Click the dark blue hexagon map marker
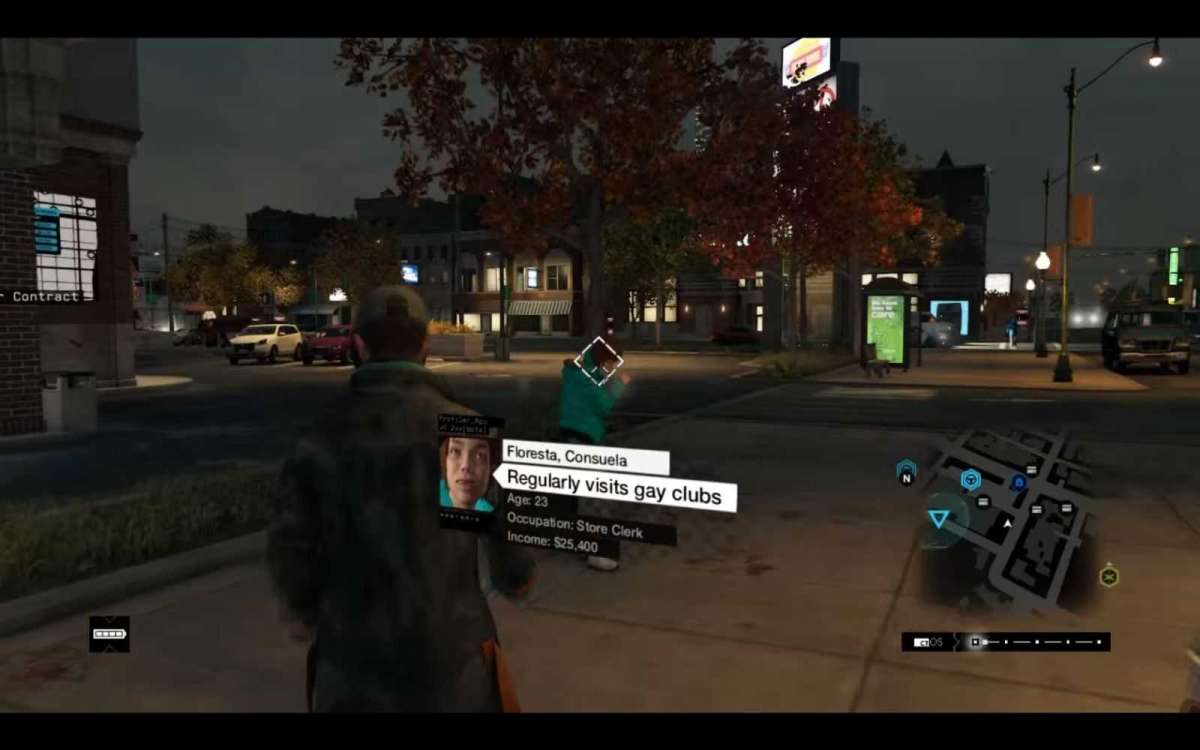The width and height of the screenshot is (1200, 750). point(1018,482)
